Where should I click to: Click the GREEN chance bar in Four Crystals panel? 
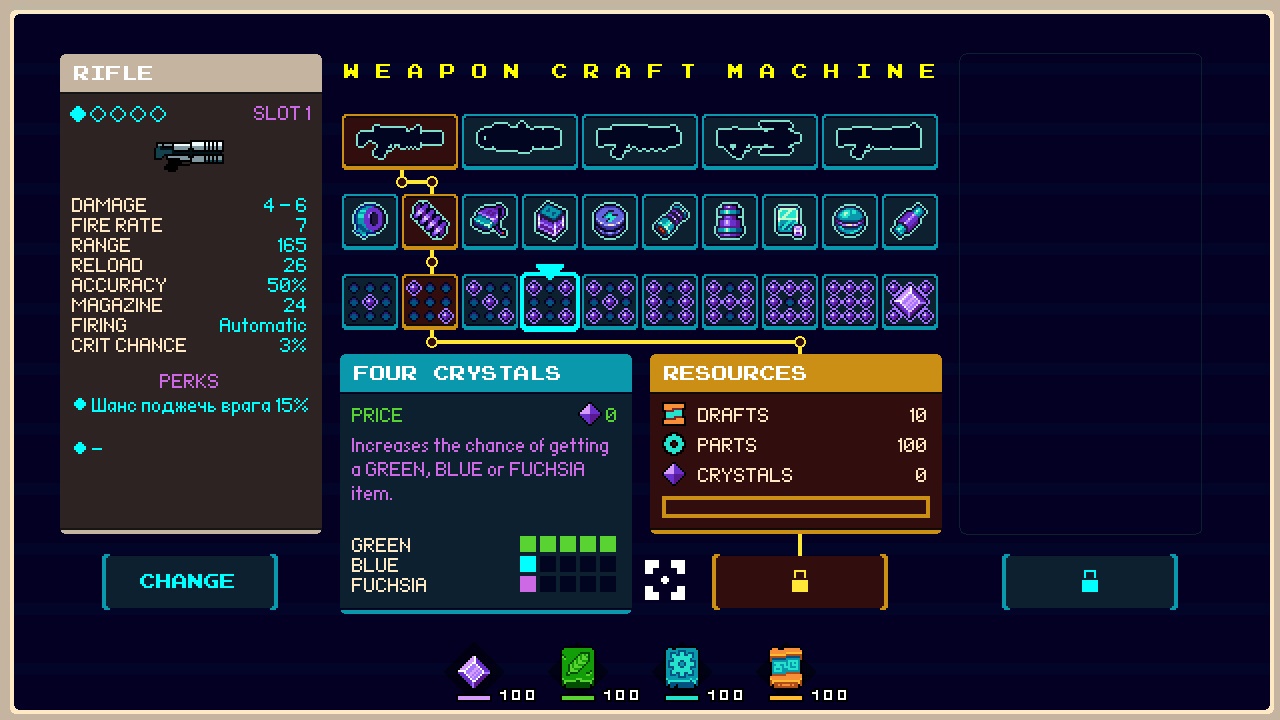[x=566, y=544]
